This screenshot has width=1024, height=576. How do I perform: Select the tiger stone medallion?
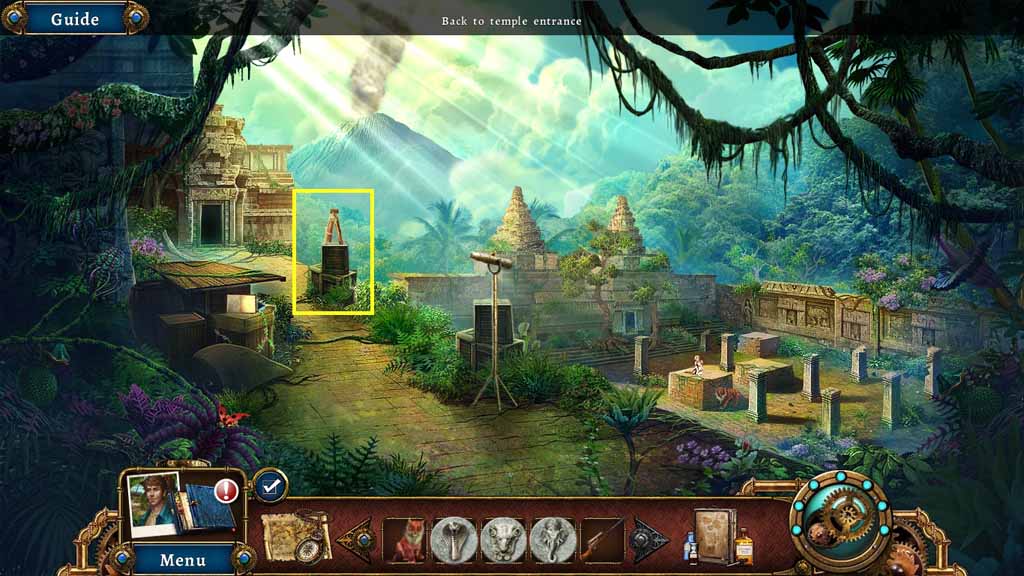pos(504,540)
